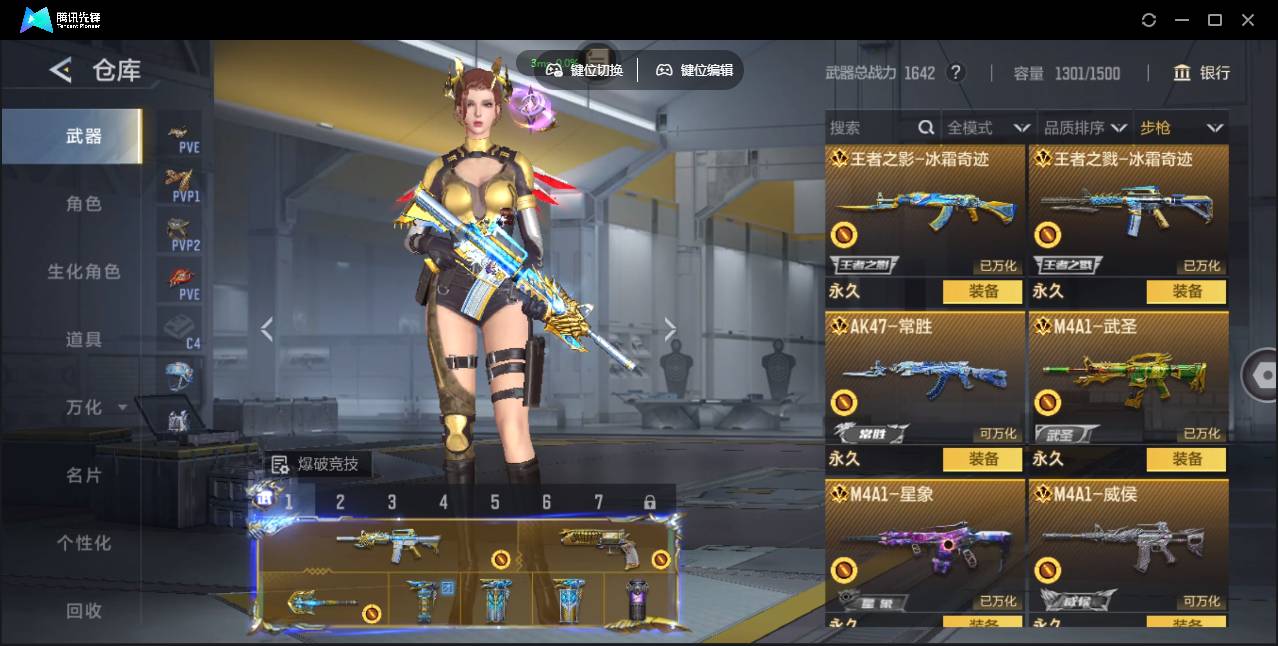Image resolution: width=1278 pixels, height=646 pixels.
Task: Click the 搜索 weapon search field
Action: (x=870, y=128)
